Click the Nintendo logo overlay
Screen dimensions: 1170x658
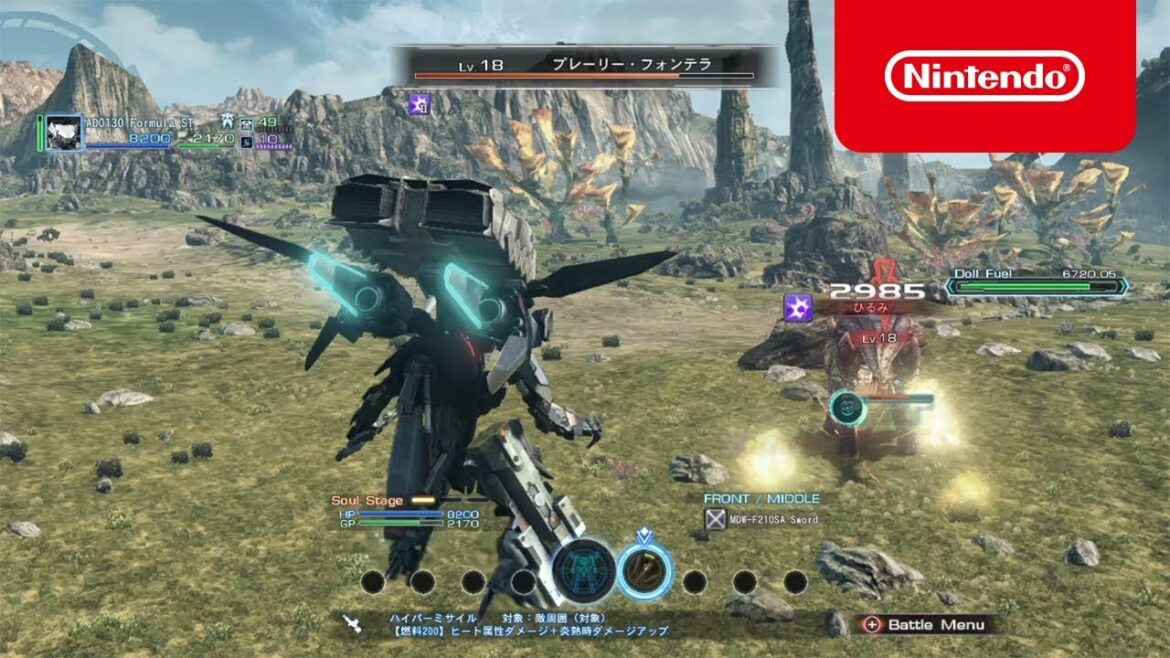(x=985, y=76)
